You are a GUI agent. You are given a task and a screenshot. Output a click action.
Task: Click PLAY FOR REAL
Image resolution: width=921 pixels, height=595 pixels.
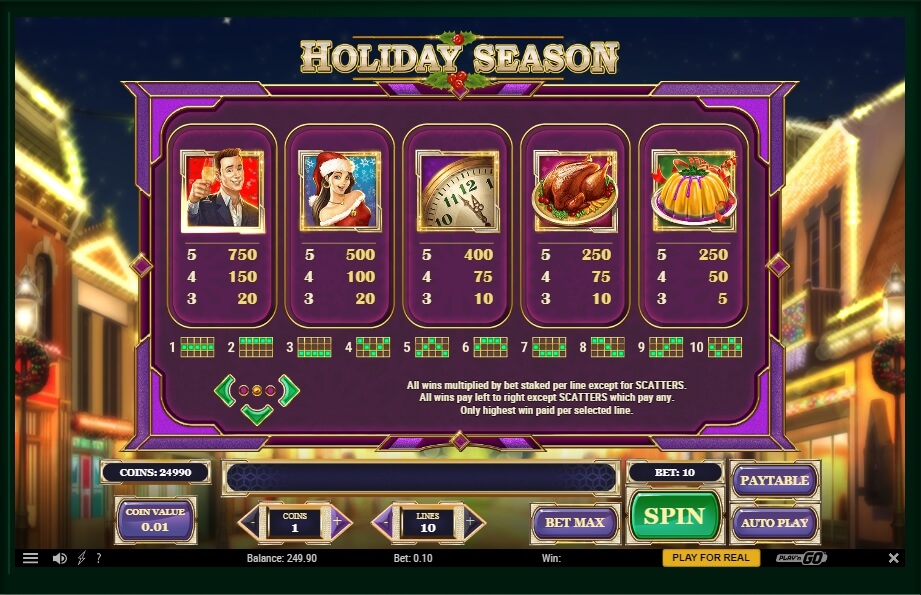[x=710, y=558]
